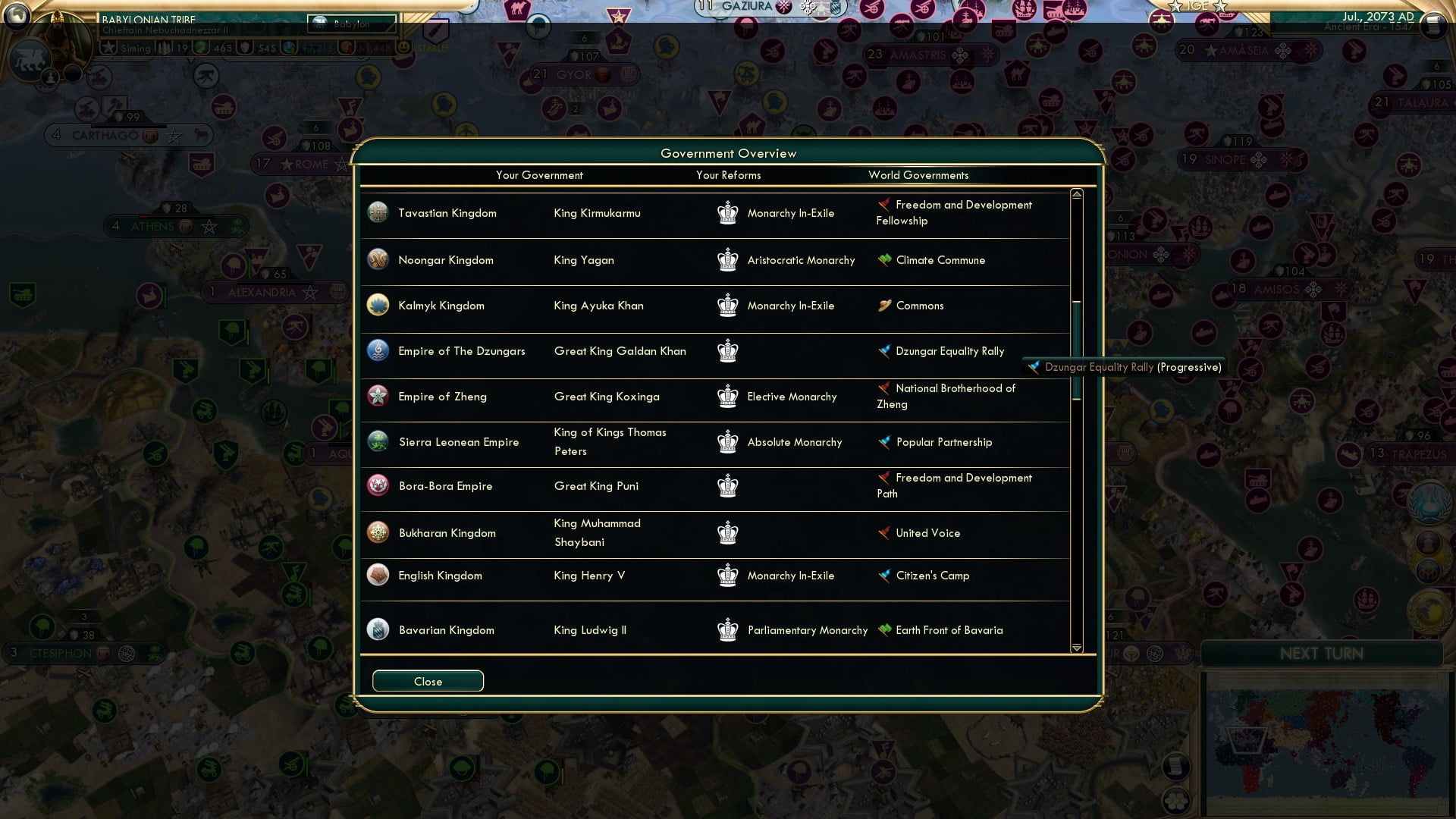Click the star rating beside IGE label

pos(1175,6)
